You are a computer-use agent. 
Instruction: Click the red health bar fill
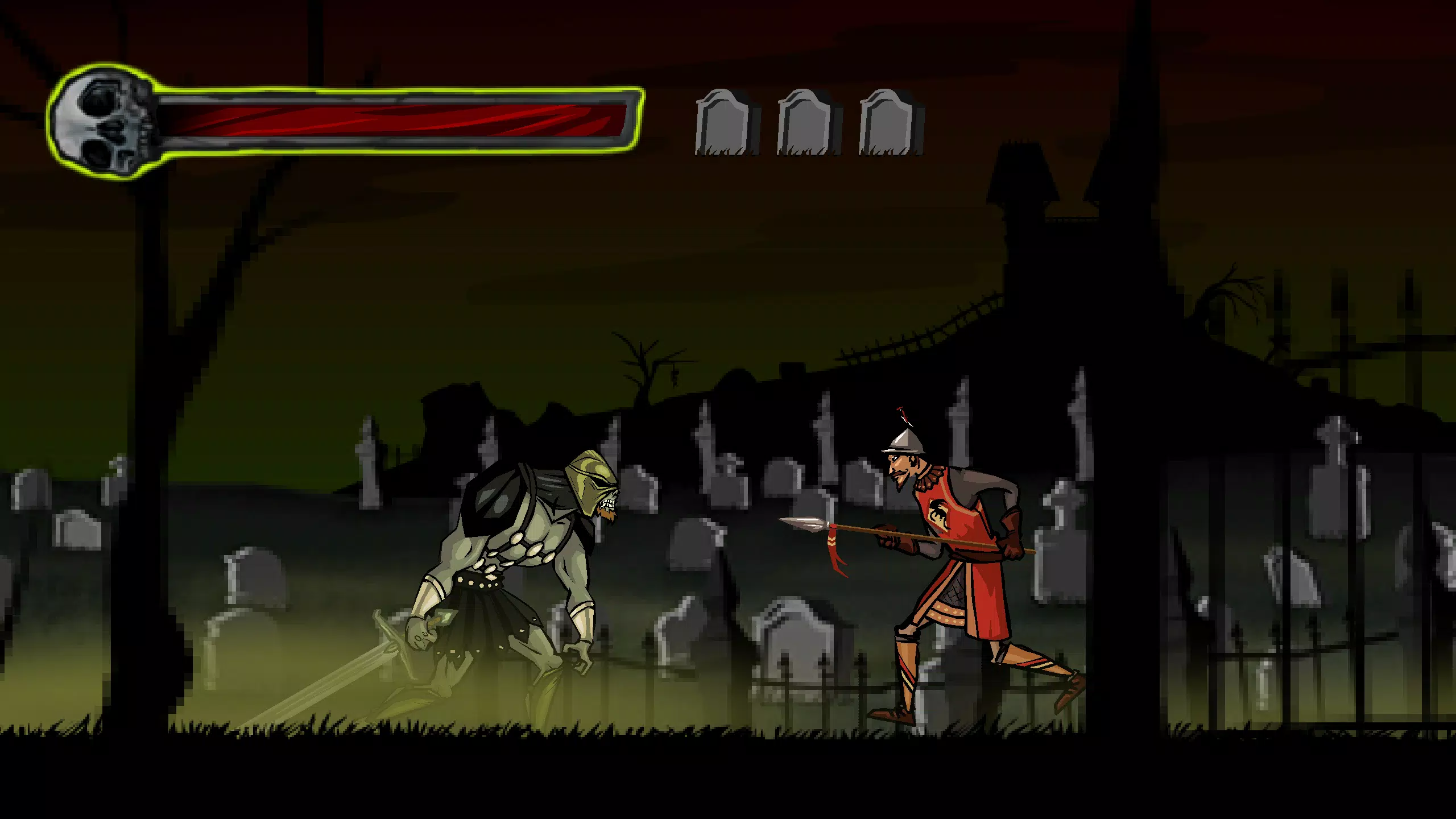[x=398, y=119]
